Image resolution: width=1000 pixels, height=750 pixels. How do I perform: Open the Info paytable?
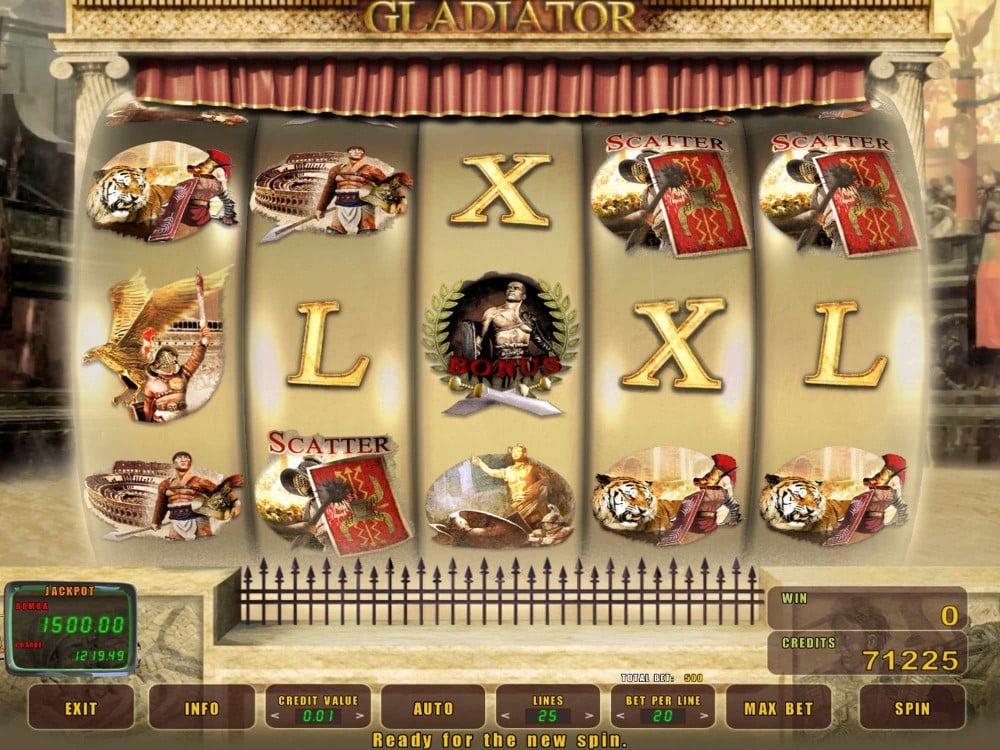click(201, 708)
